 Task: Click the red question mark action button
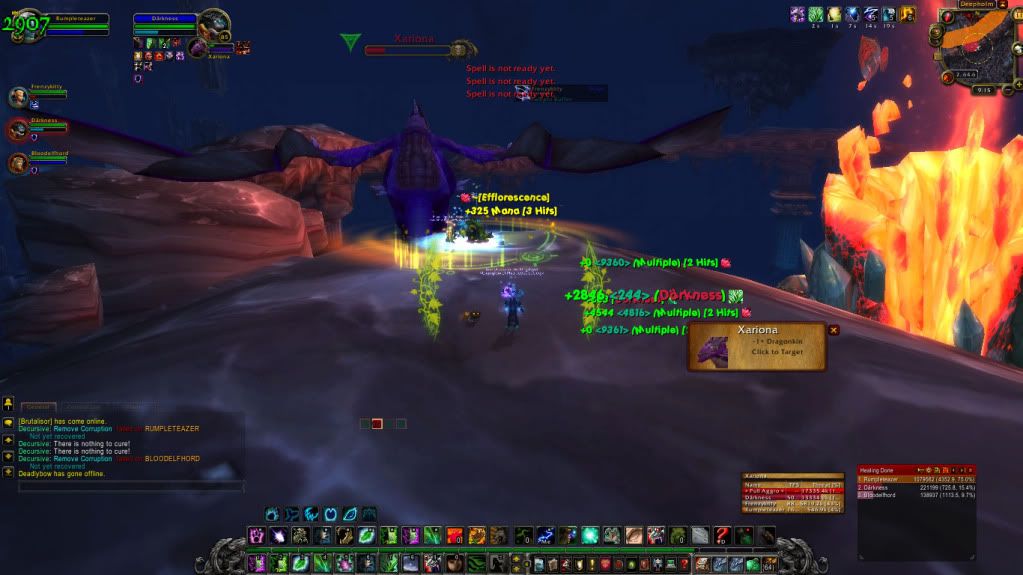tap(722, 536)
